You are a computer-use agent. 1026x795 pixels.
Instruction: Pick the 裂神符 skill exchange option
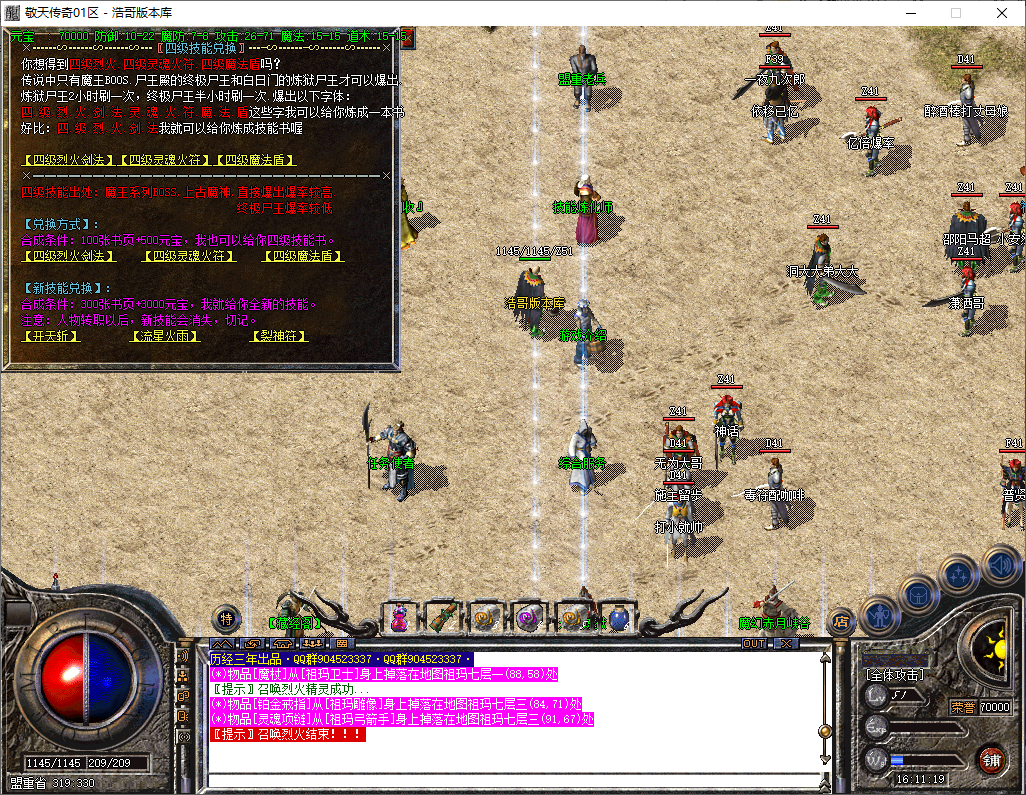[x=280, y=336]
